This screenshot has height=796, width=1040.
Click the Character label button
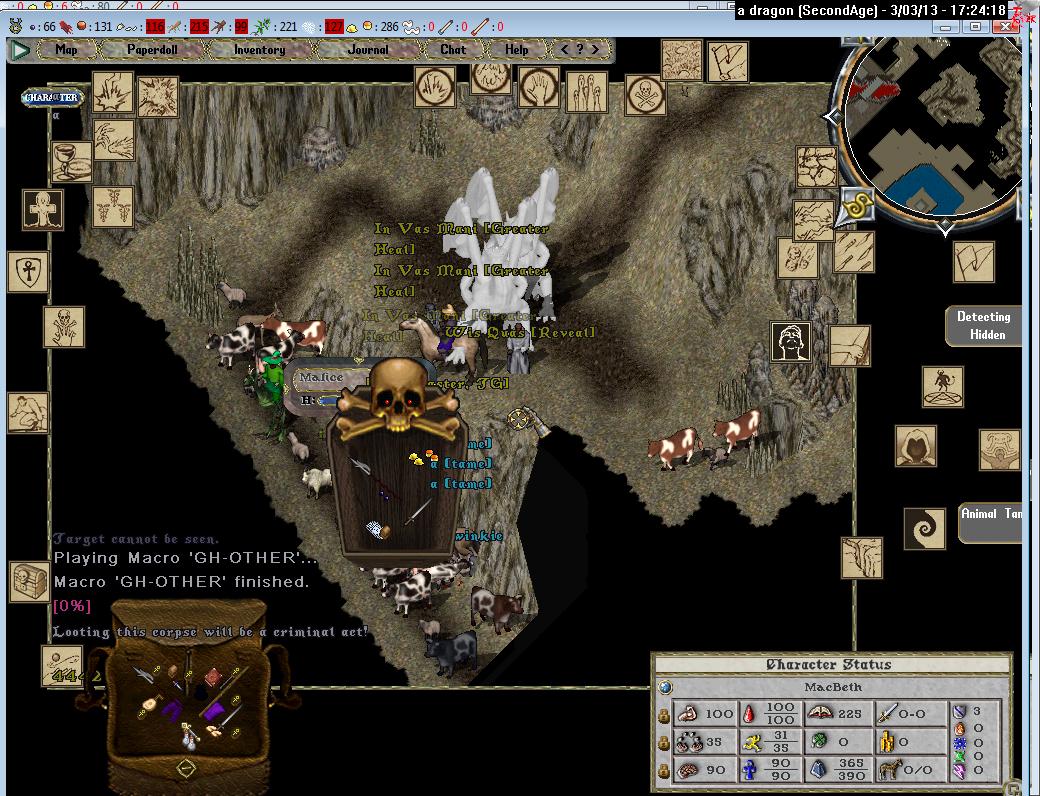51,98
